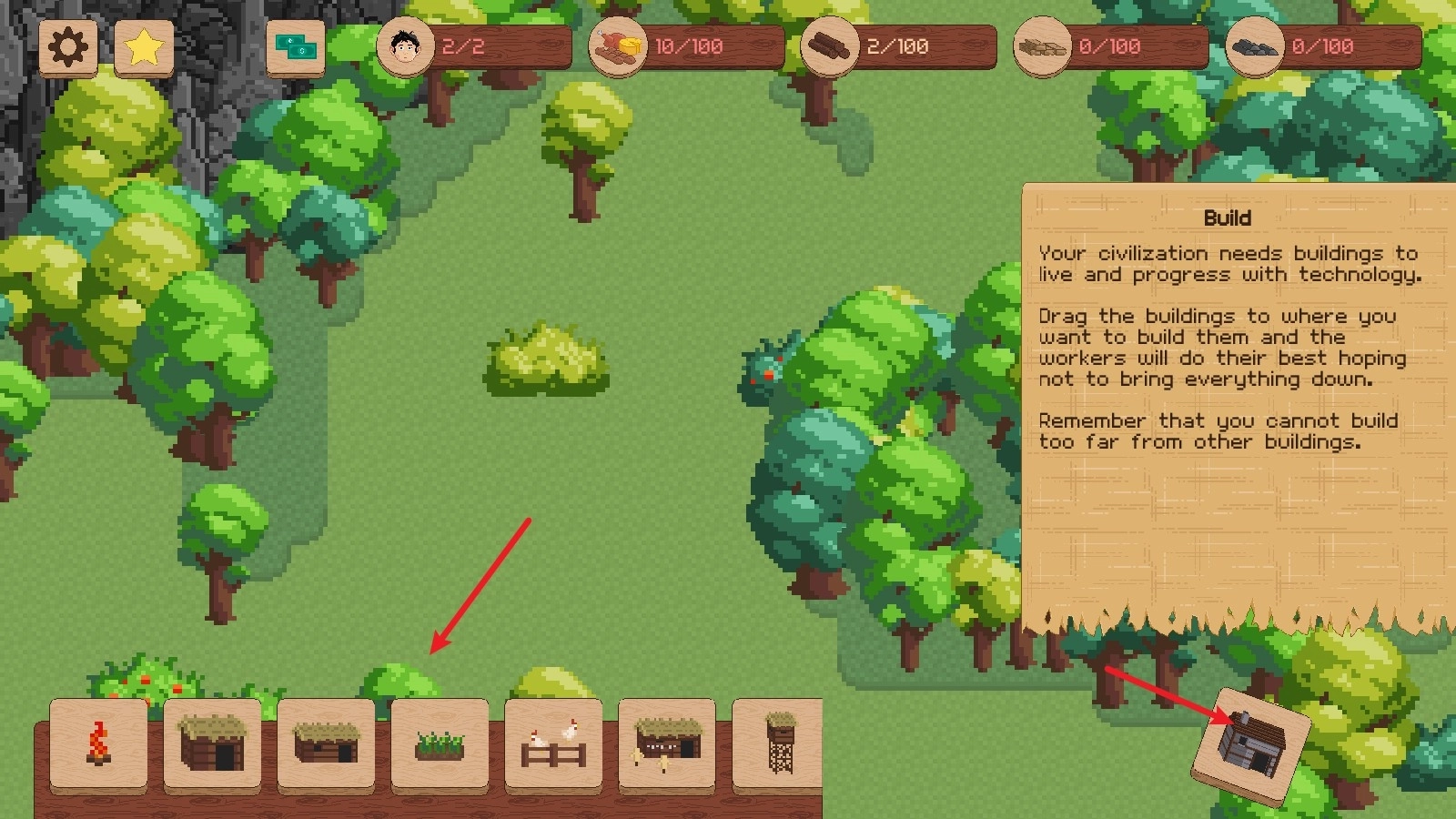
Task: Select the crop farm plot tile
Action: click(440, 744)
